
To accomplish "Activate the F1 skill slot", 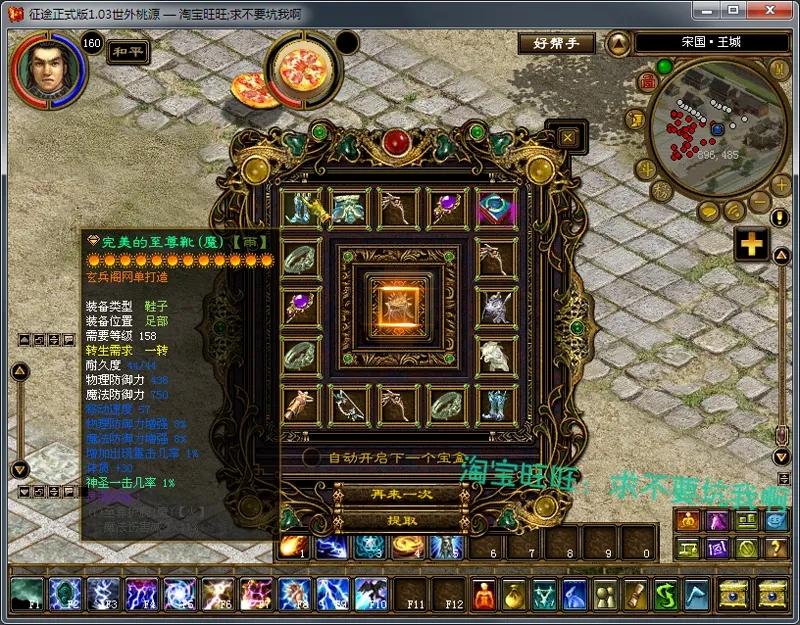I will (x=28, y=594).
